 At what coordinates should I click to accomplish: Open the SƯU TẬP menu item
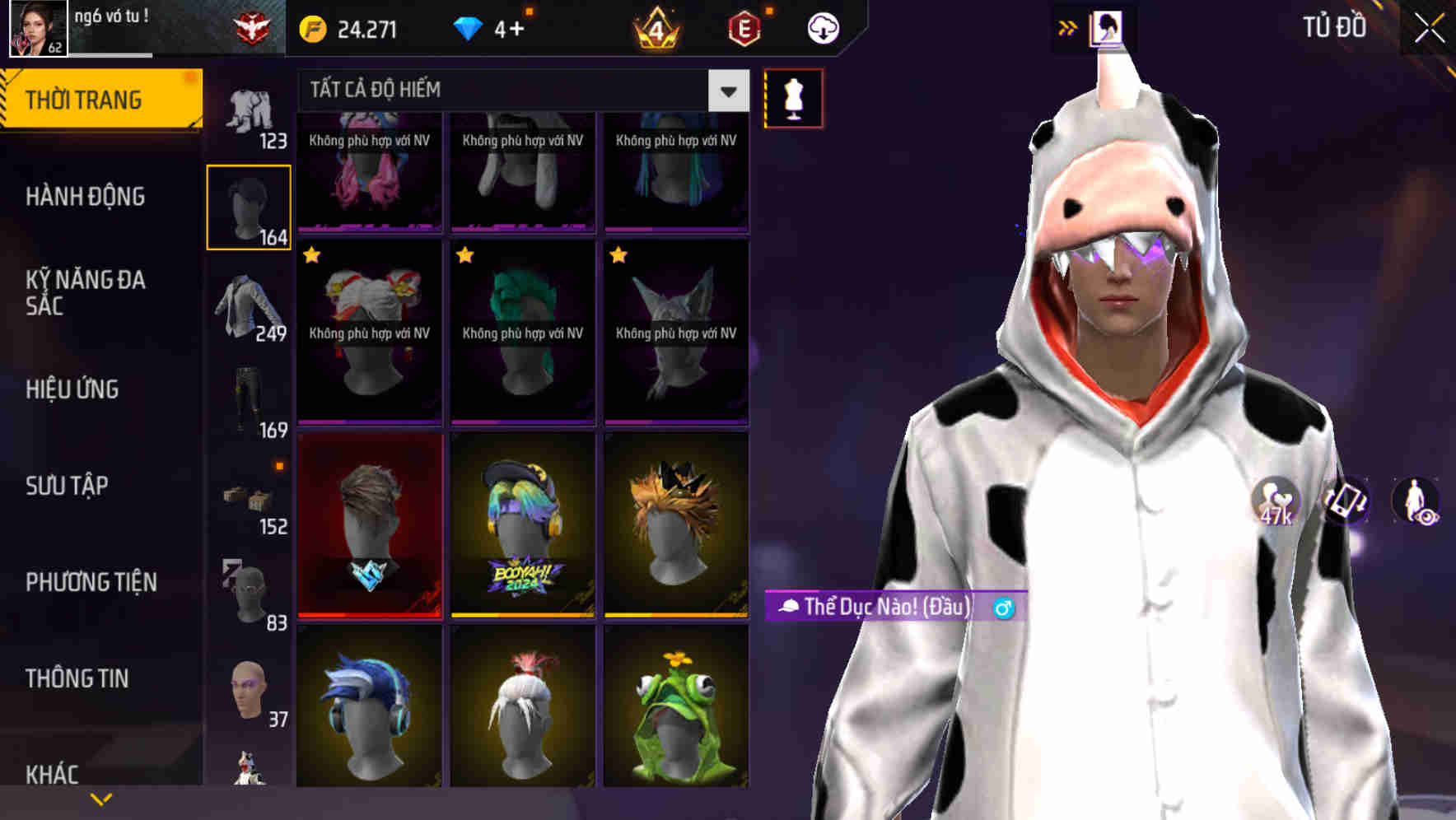(x=70, y=487)
